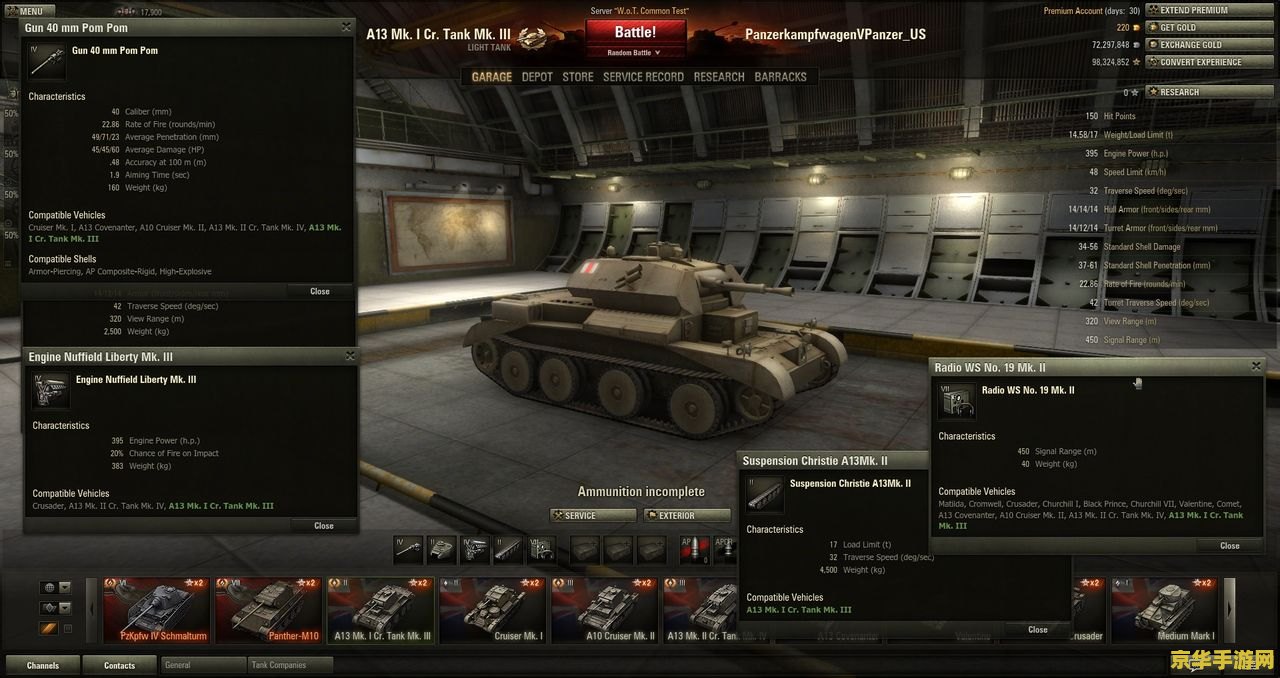
Task: Open the BARRACKS tab
Action: coord(780,77)
